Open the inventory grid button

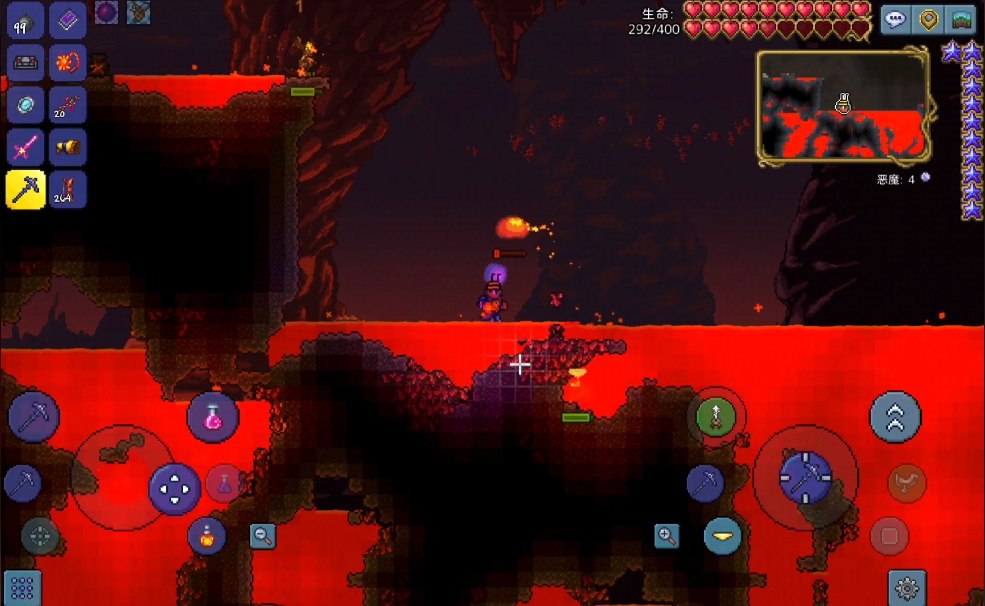(x=22, y=587)
